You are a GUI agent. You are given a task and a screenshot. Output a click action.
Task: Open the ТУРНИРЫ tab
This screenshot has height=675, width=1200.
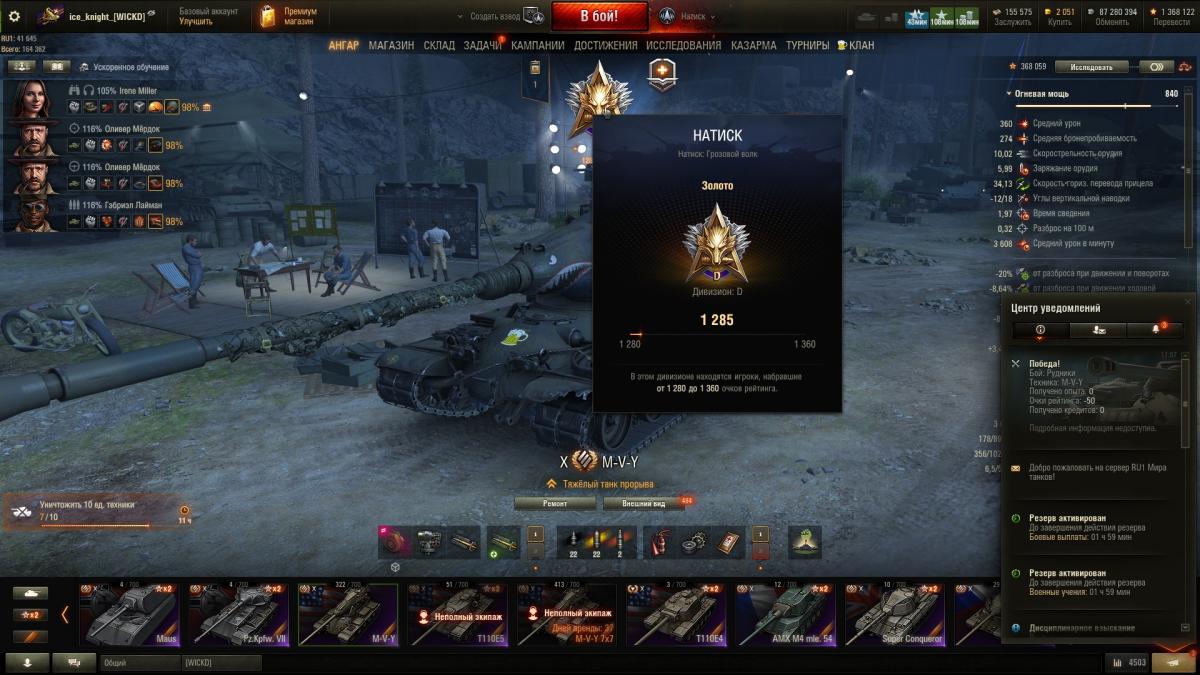coord(807,45)
